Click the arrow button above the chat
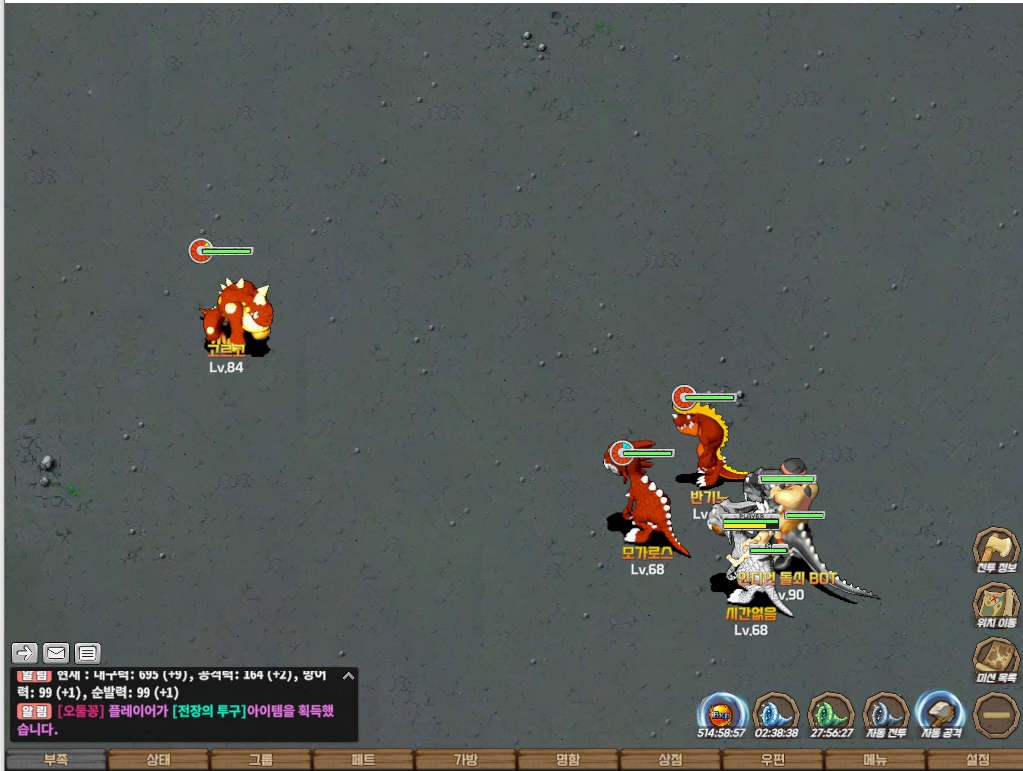This screenshot has height=771, width=1023. [26, 653]
